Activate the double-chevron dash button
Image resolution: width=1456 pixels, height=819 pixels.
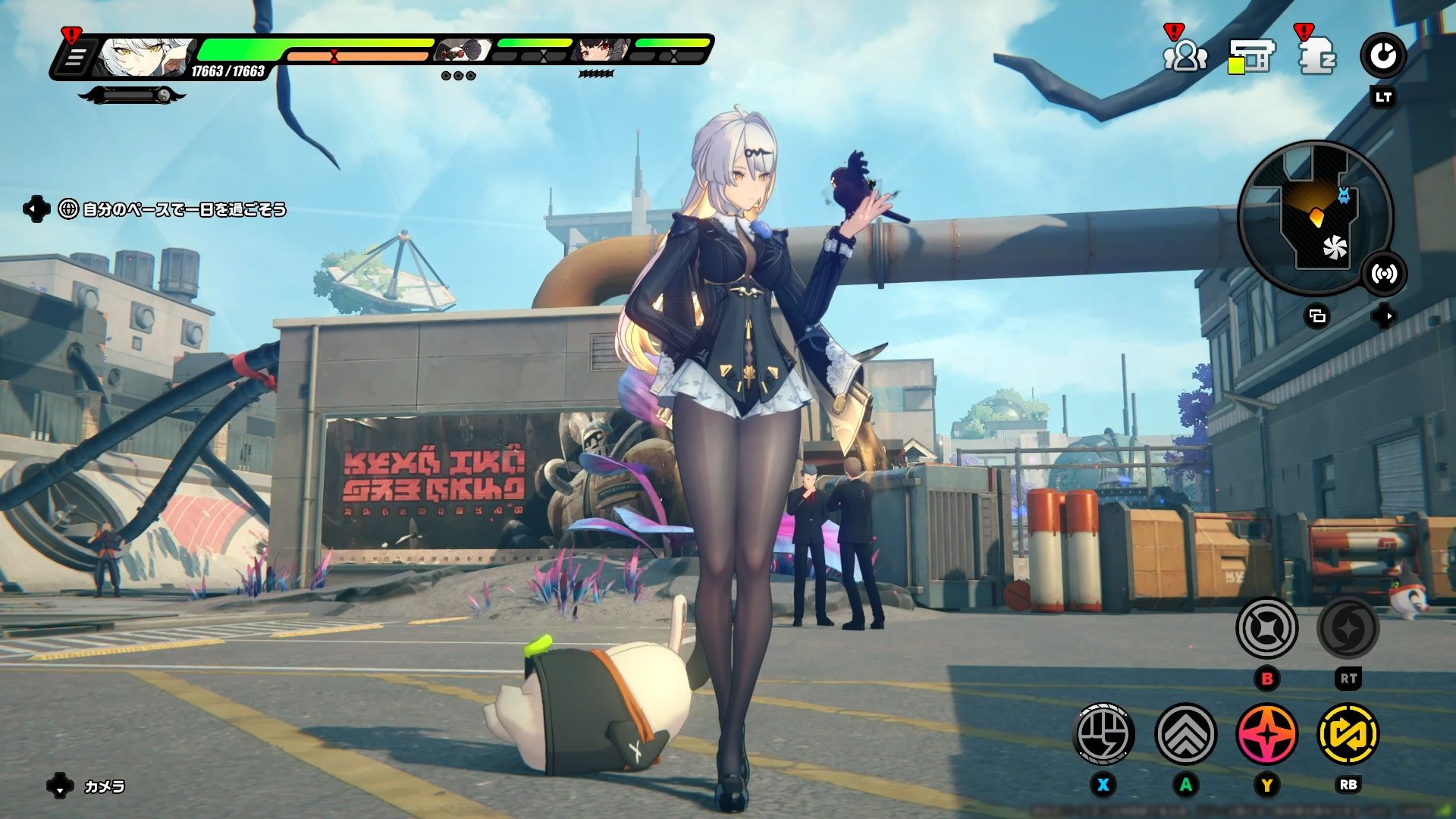(x=1185, y=734)
